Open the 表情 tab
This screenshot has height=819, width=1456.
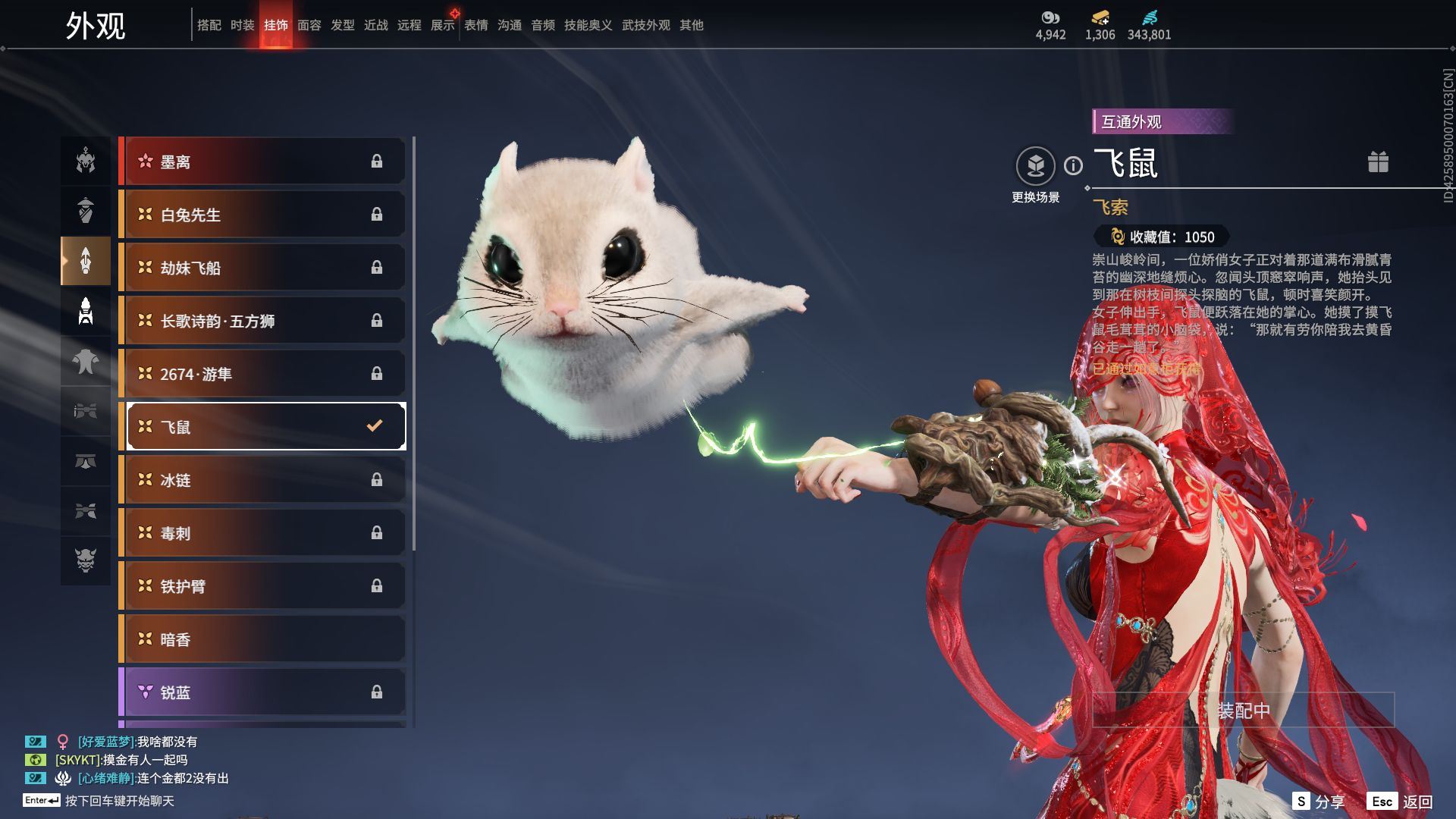point(475,25)
